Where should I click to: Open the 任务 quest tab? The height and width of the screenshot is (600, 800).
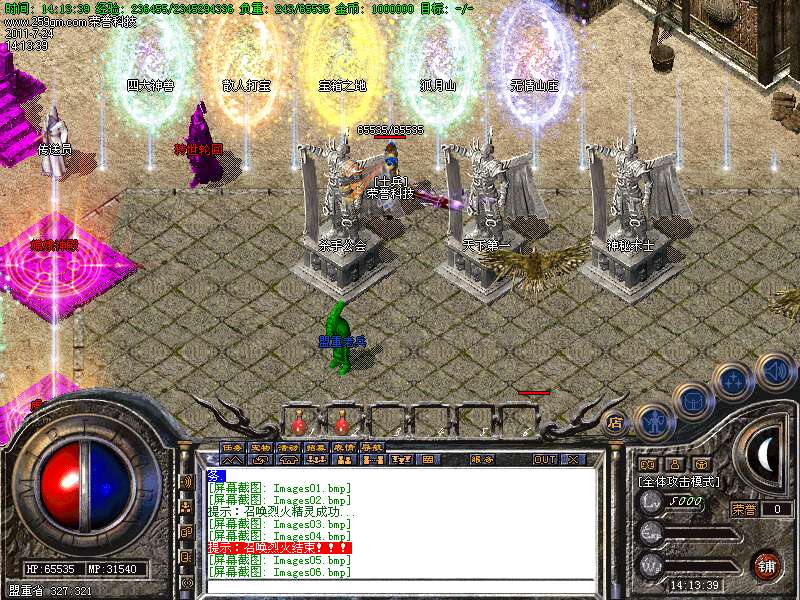pos(232,446)
